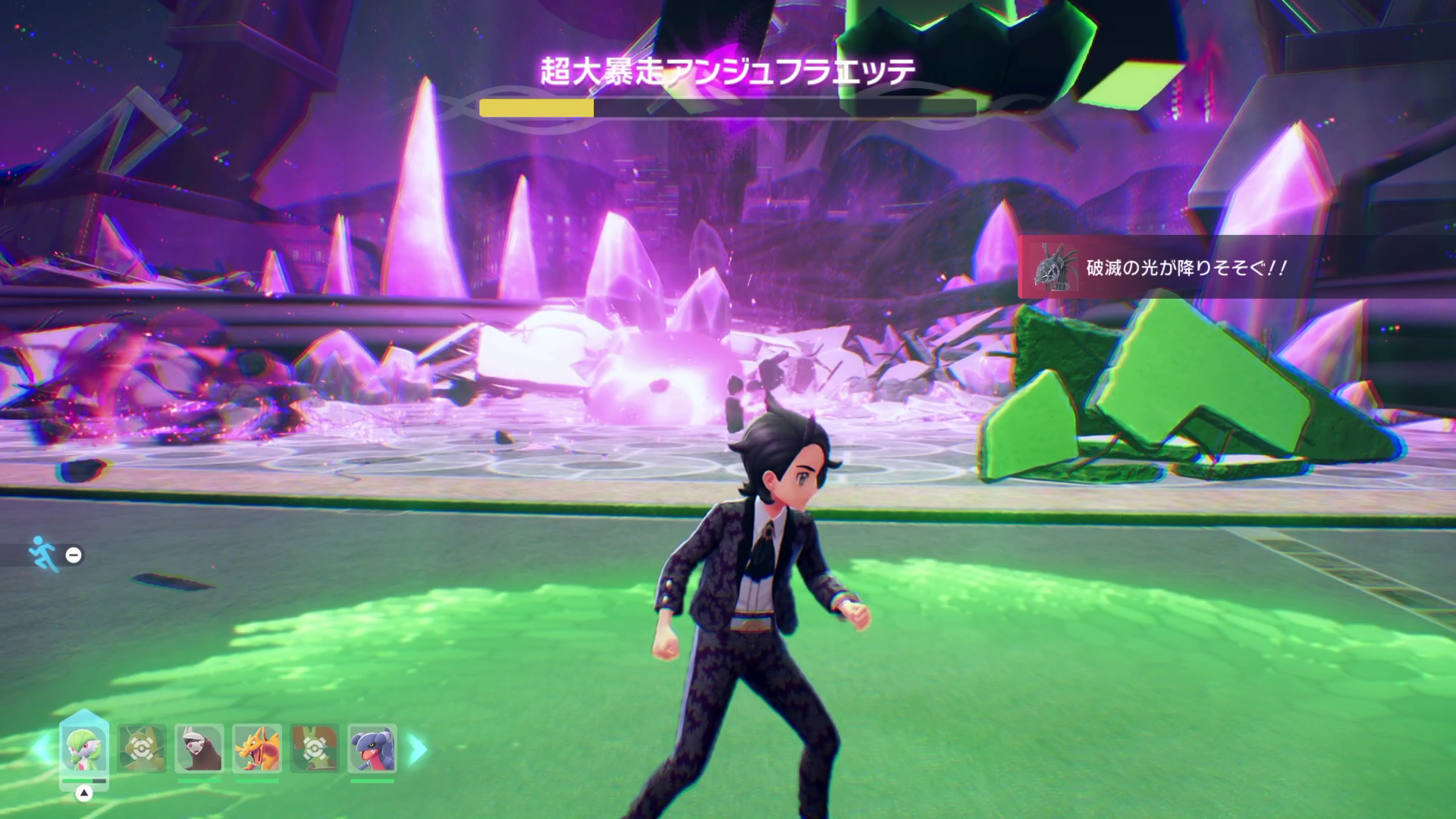Switch to Excadrill party slot
Viewport: 1456px width, 819px height.
coord(199,748)
